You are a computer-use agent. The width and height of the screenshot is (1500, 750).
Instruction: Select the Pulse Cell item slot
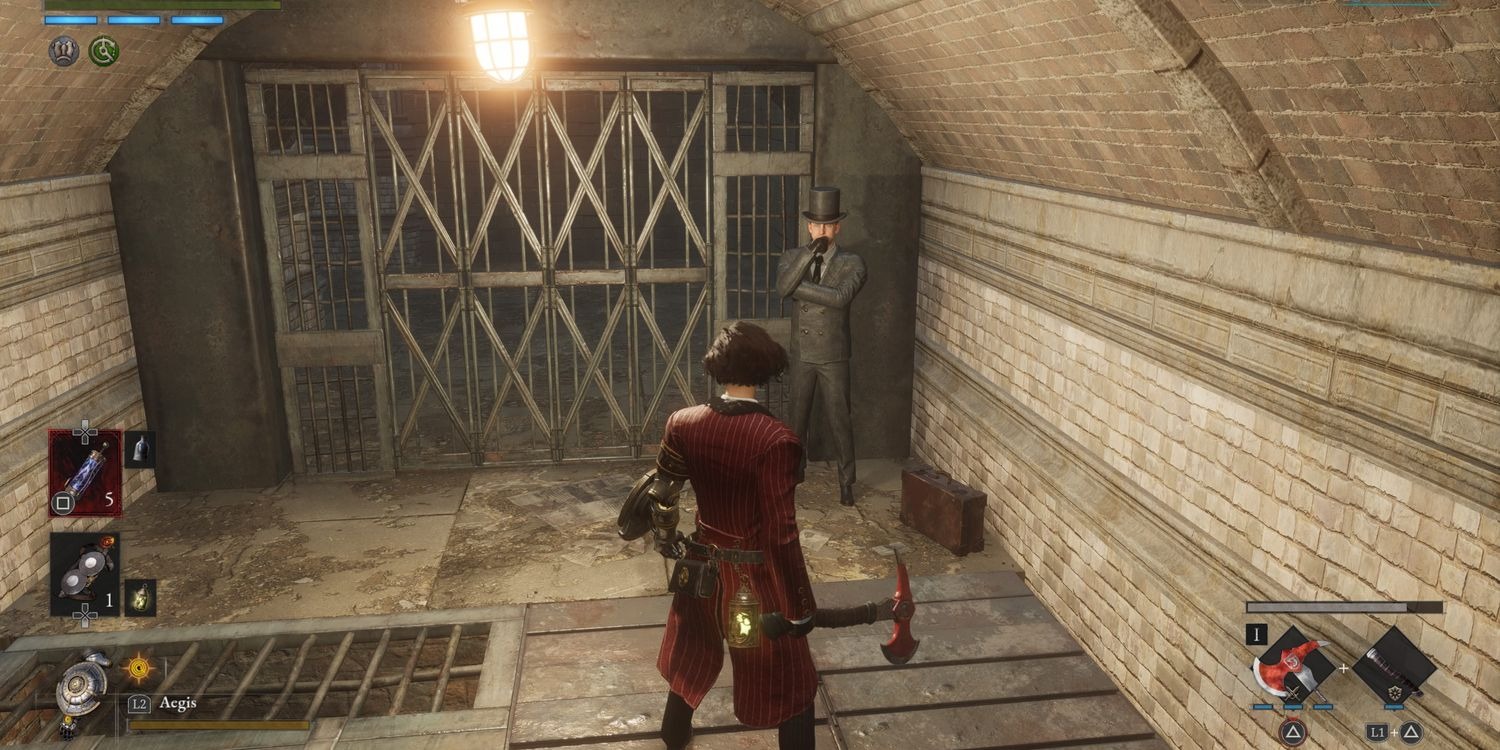(x=85, y=473)
